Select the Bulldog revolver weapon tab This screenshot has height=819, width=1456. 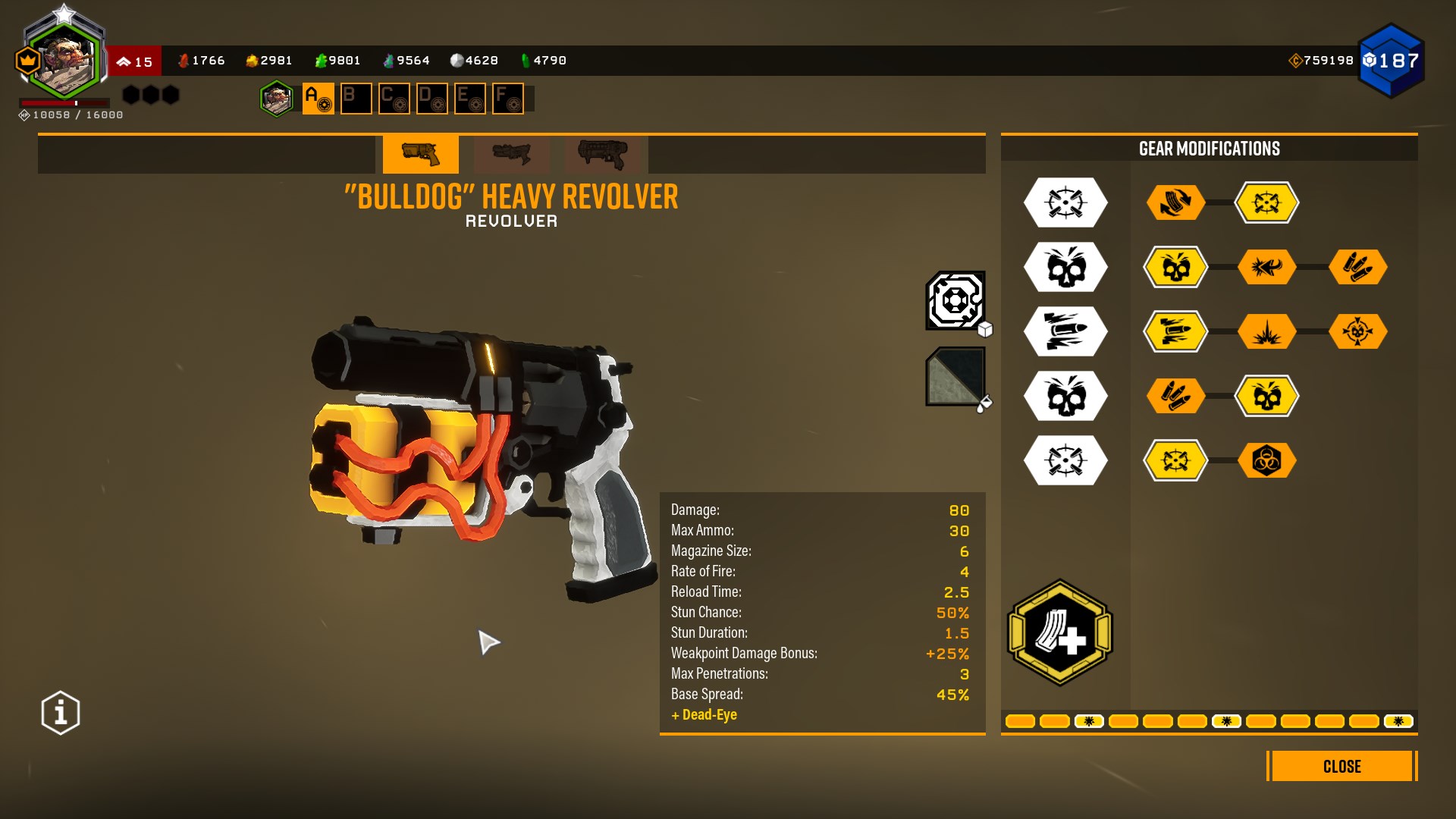point(420,154)
